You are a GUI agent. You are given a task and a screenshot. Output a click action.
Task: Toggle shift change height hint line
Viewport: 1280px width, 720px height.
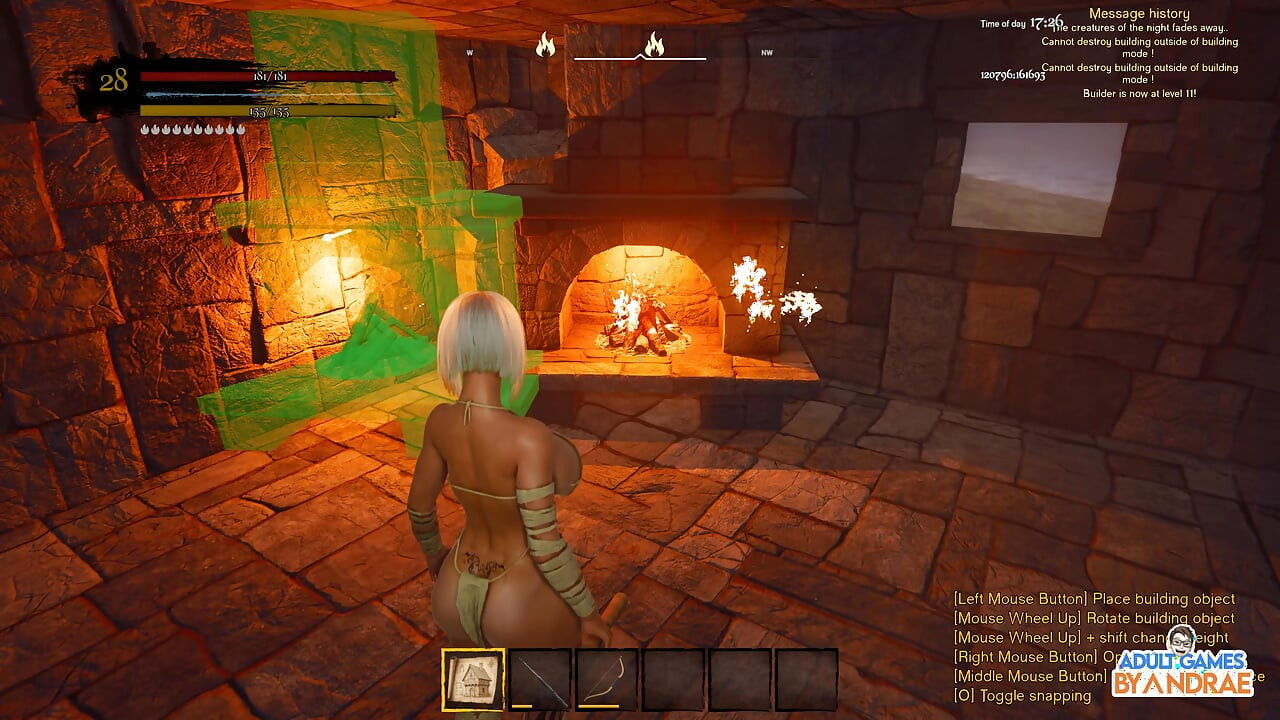[x=1090, y=637]
